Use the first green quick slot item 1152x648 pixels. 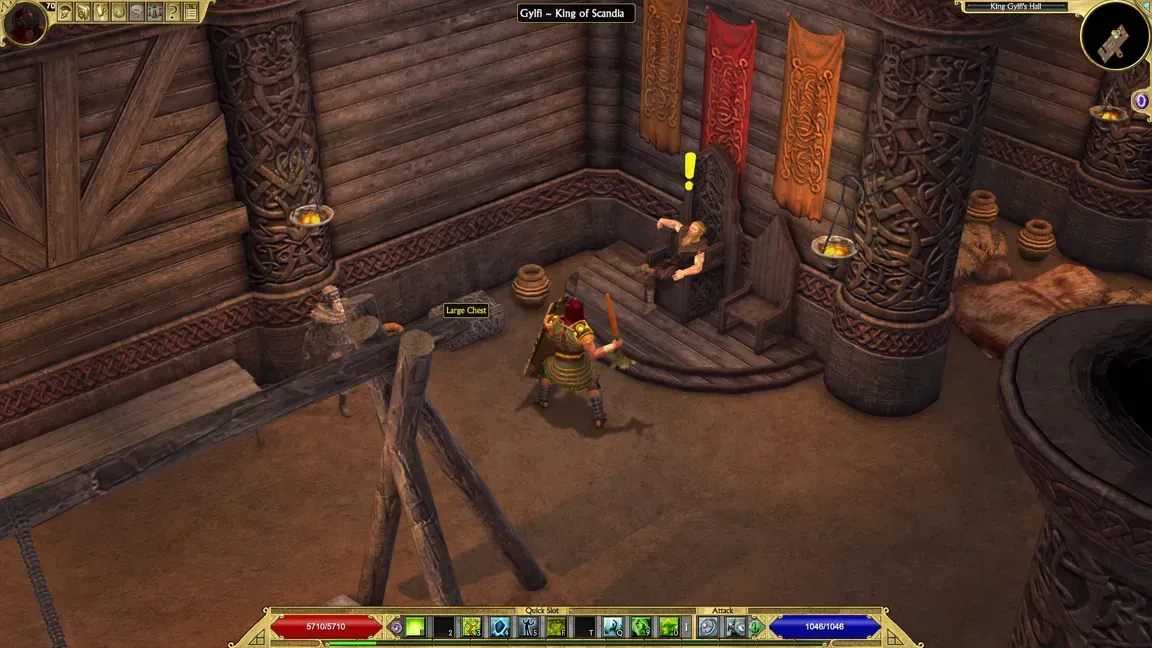coord(415,627)
